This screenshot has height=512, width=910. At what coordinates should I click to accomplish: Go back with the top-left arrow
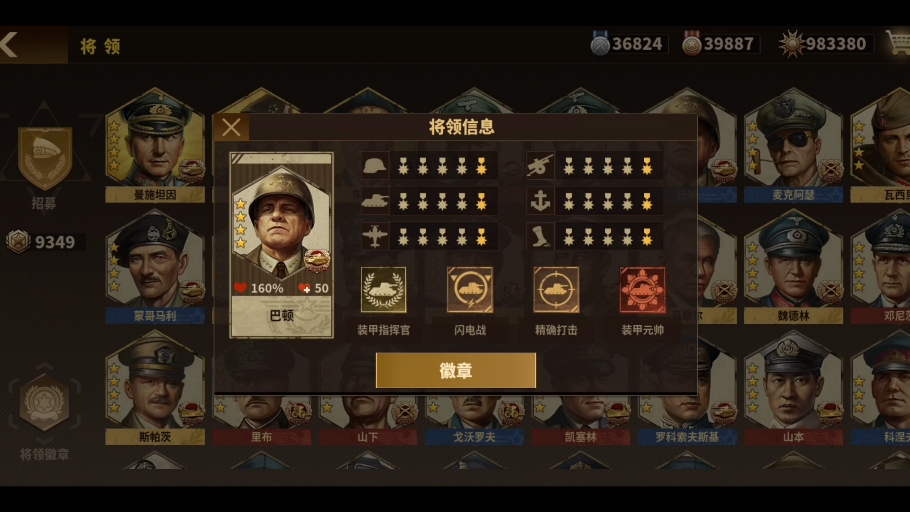tap(10, 44)
